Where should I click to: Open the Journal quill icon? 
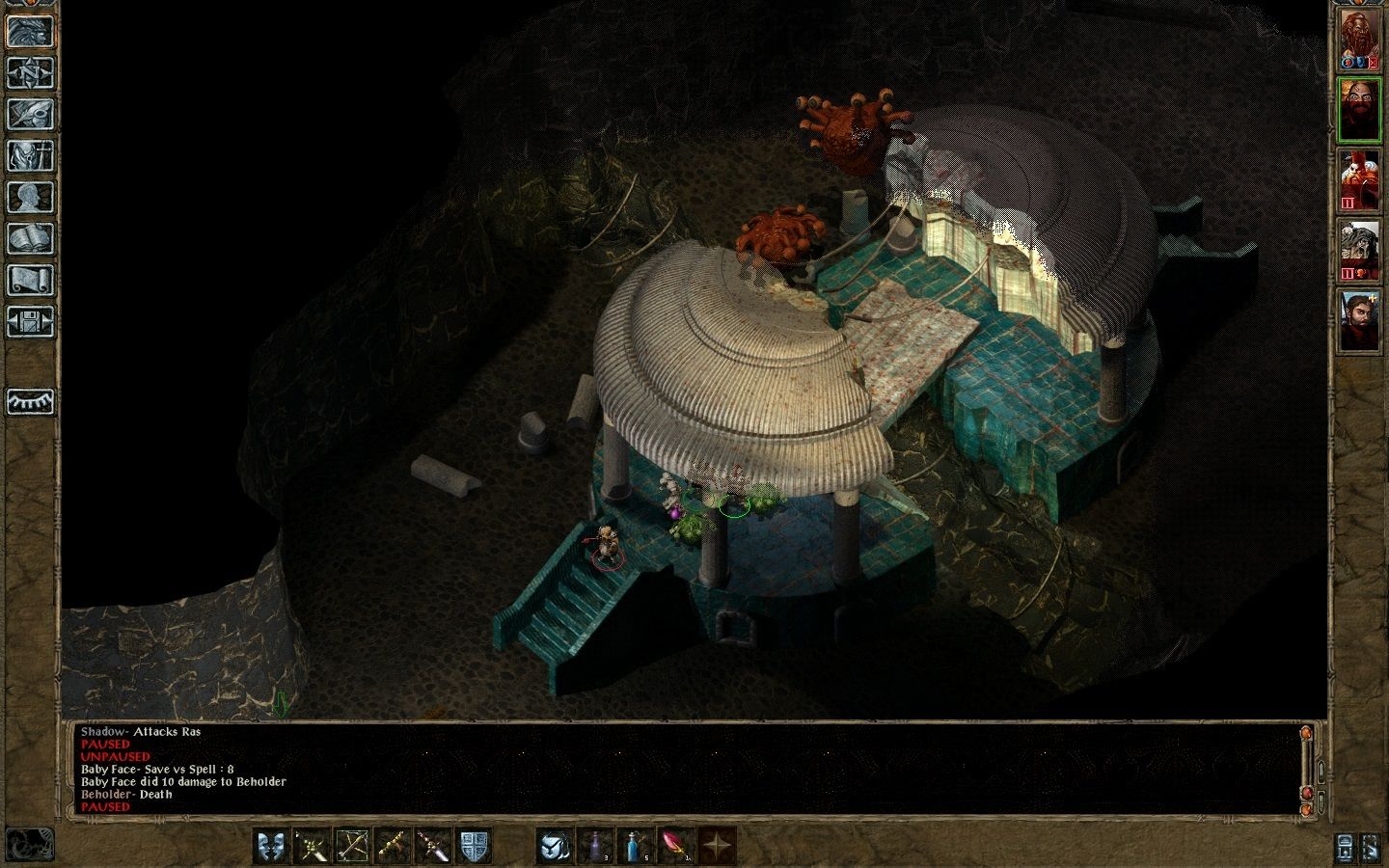(x=30, y=114)
